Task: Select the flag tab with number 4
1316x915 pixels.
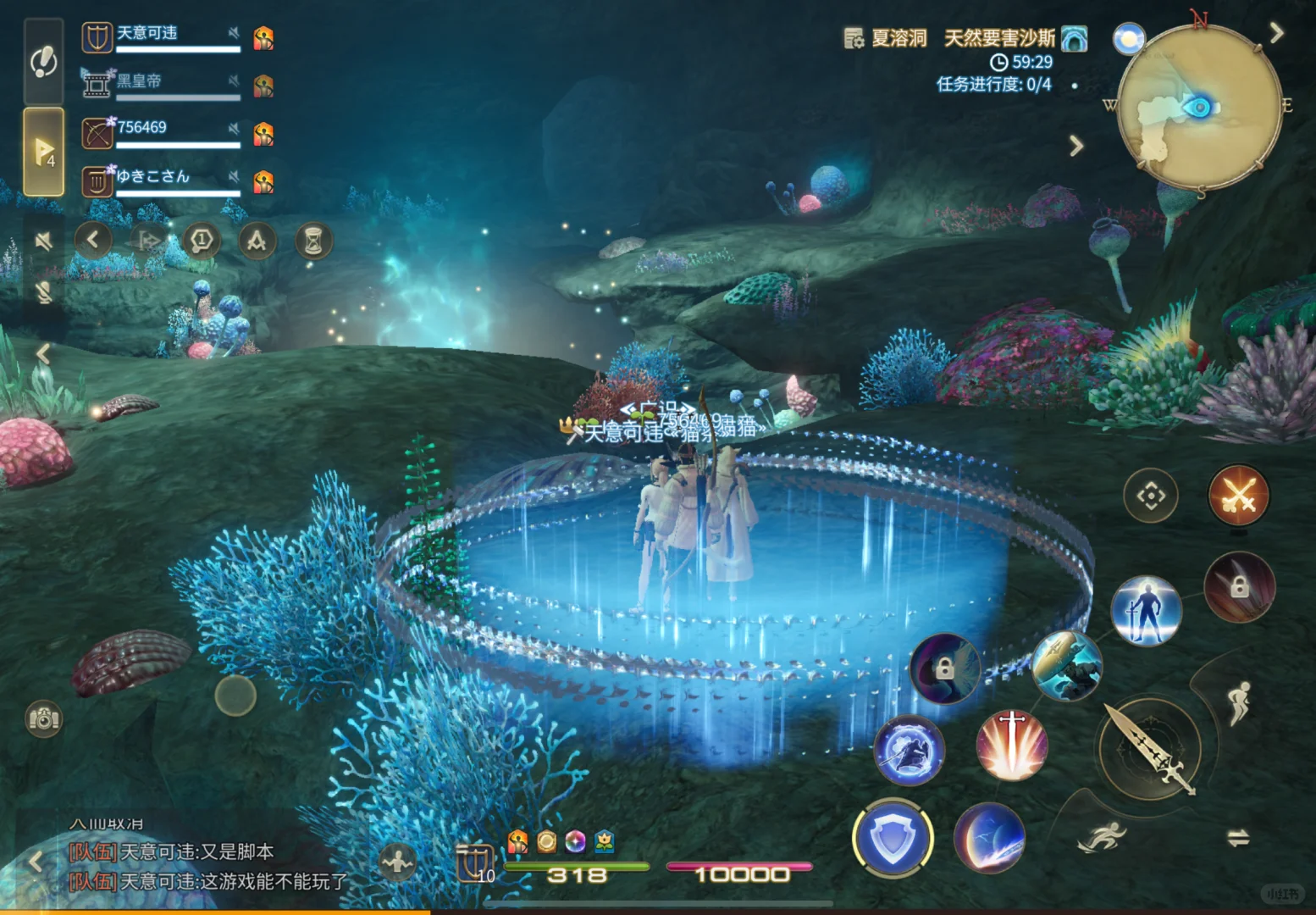Action: [x=44, y=152]
